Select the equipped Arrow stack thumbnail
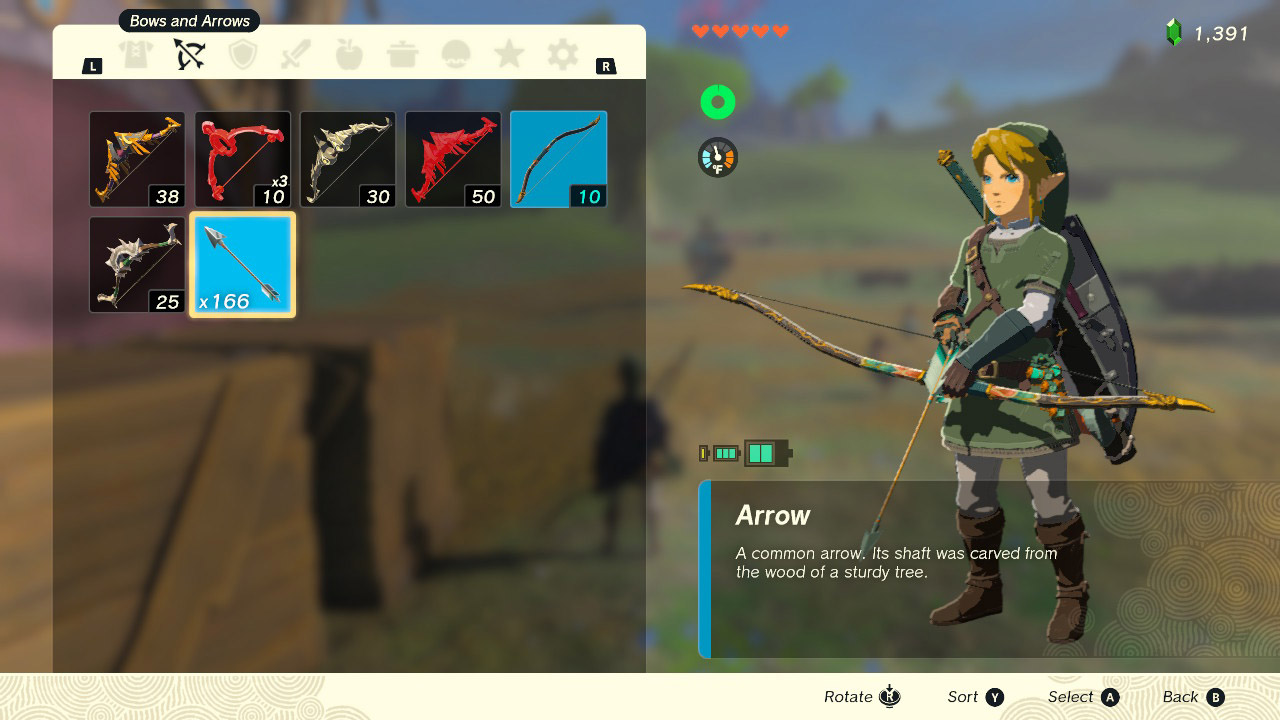The height and width of the screenshot is (720, 1280). click(x=242, y=263)
